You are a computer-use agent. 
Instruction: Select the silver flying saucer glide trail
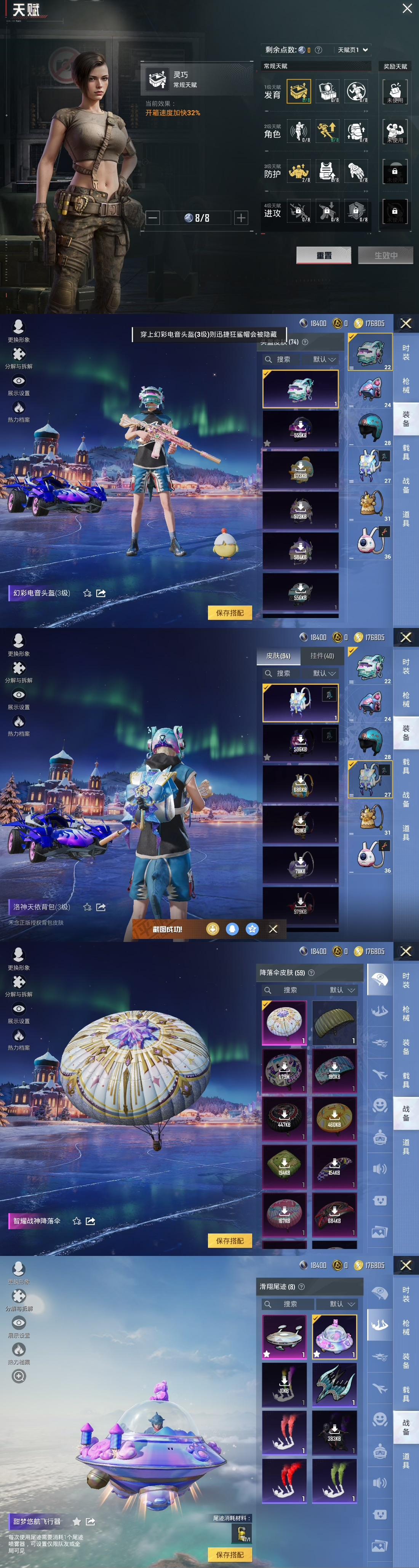coord(284,1337)
